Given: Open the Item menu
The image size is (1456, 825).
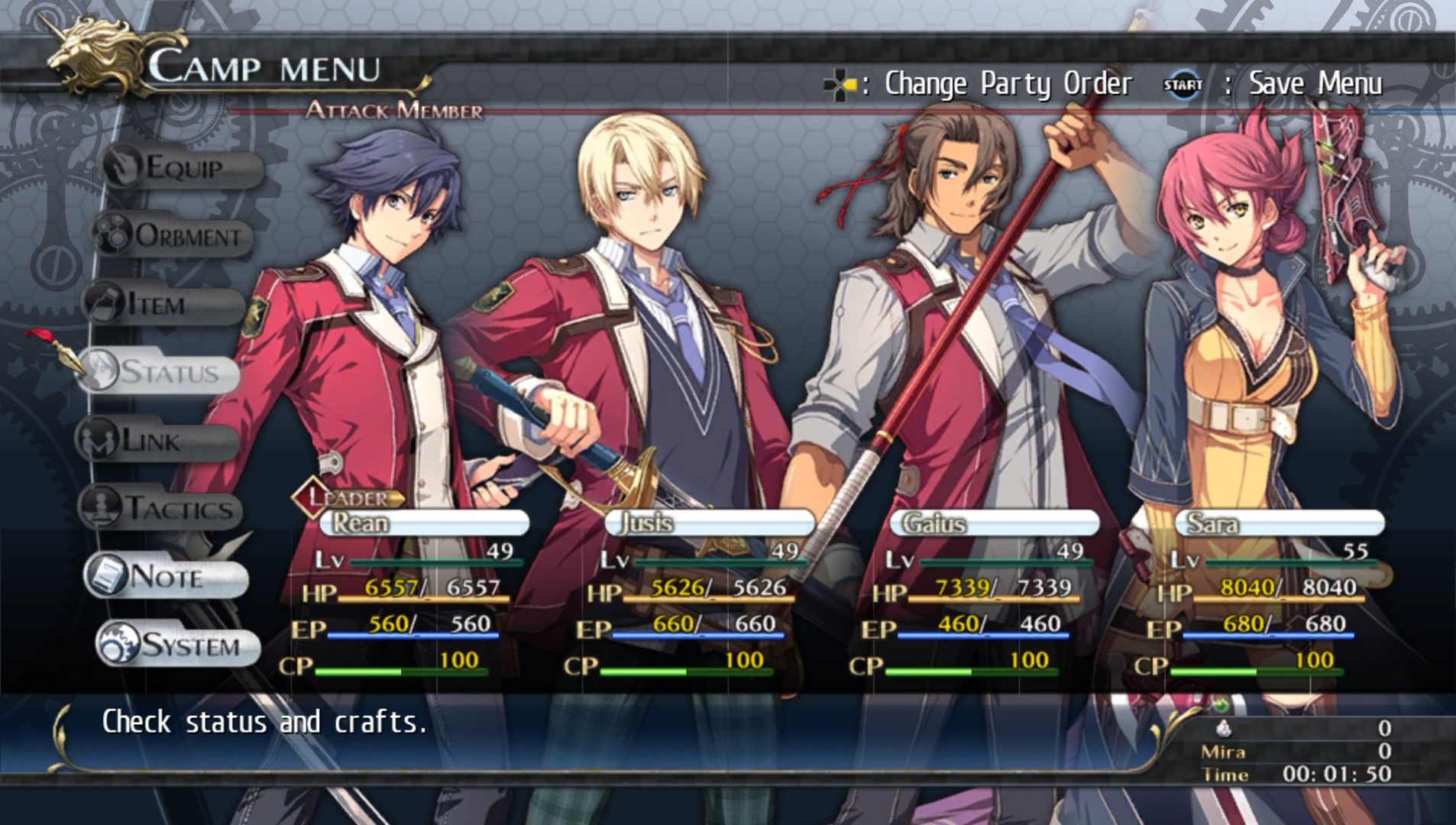Looking at the screenshot, I should pos(163,304).
